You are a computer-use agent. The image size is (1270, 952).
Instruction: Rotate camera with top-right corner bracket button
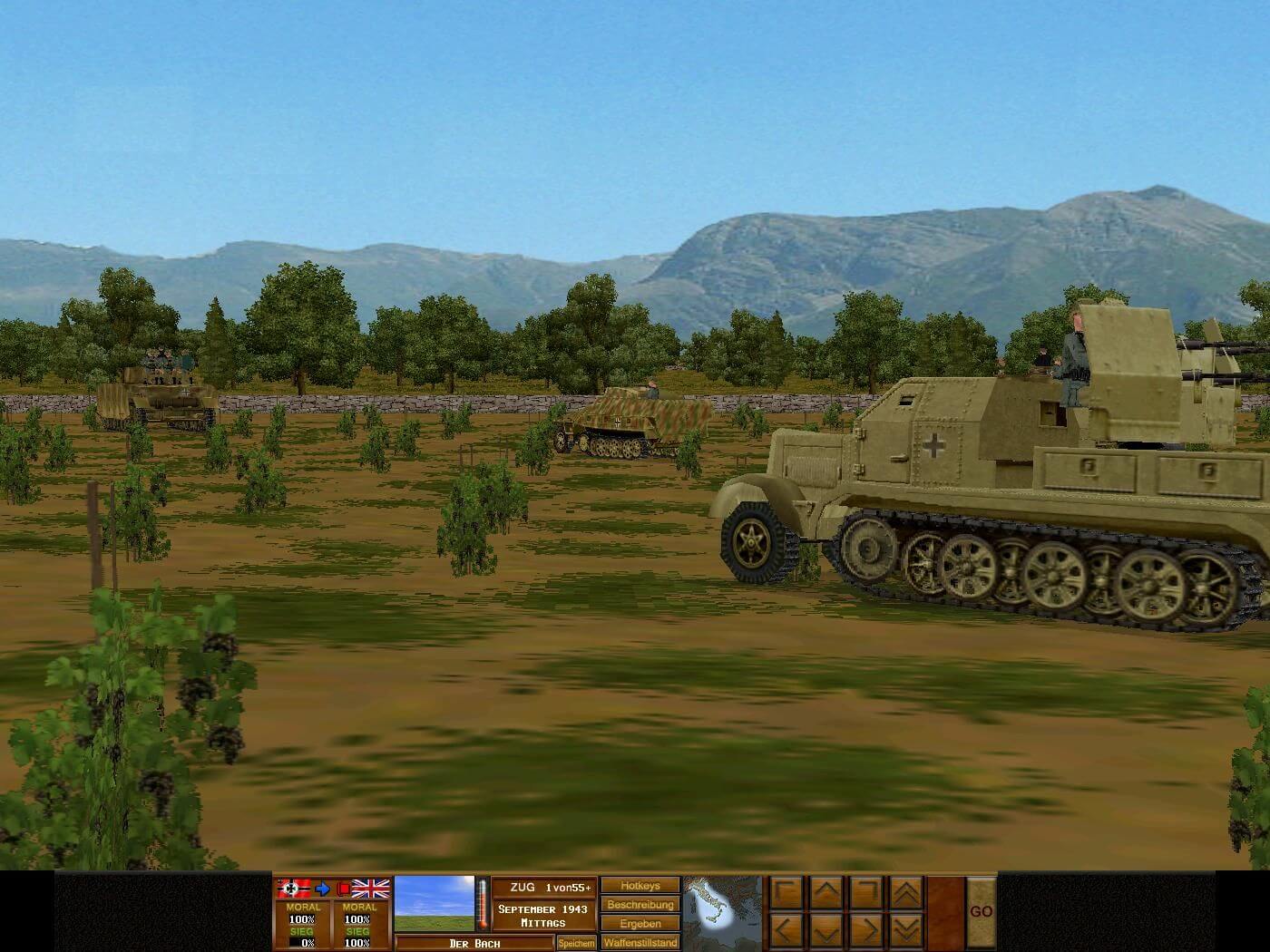(866, 892)
